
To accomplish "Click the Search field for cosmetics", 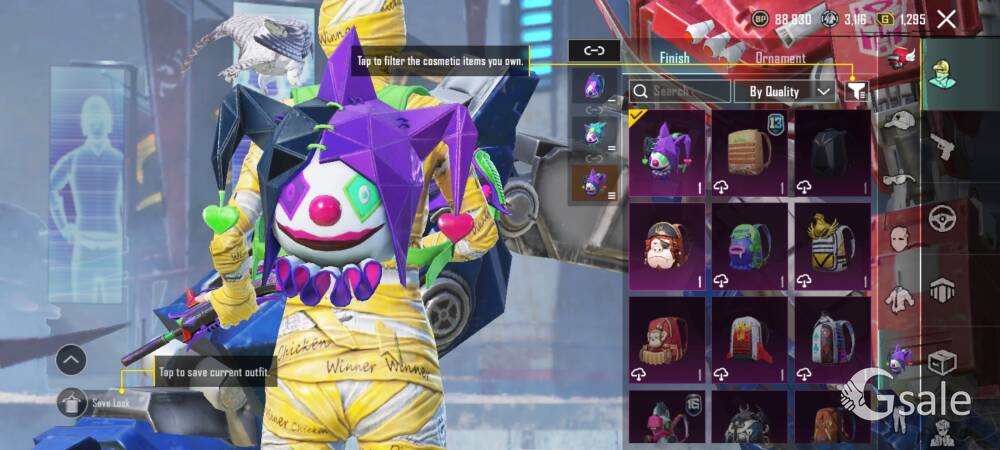I will tap(680, 91).
